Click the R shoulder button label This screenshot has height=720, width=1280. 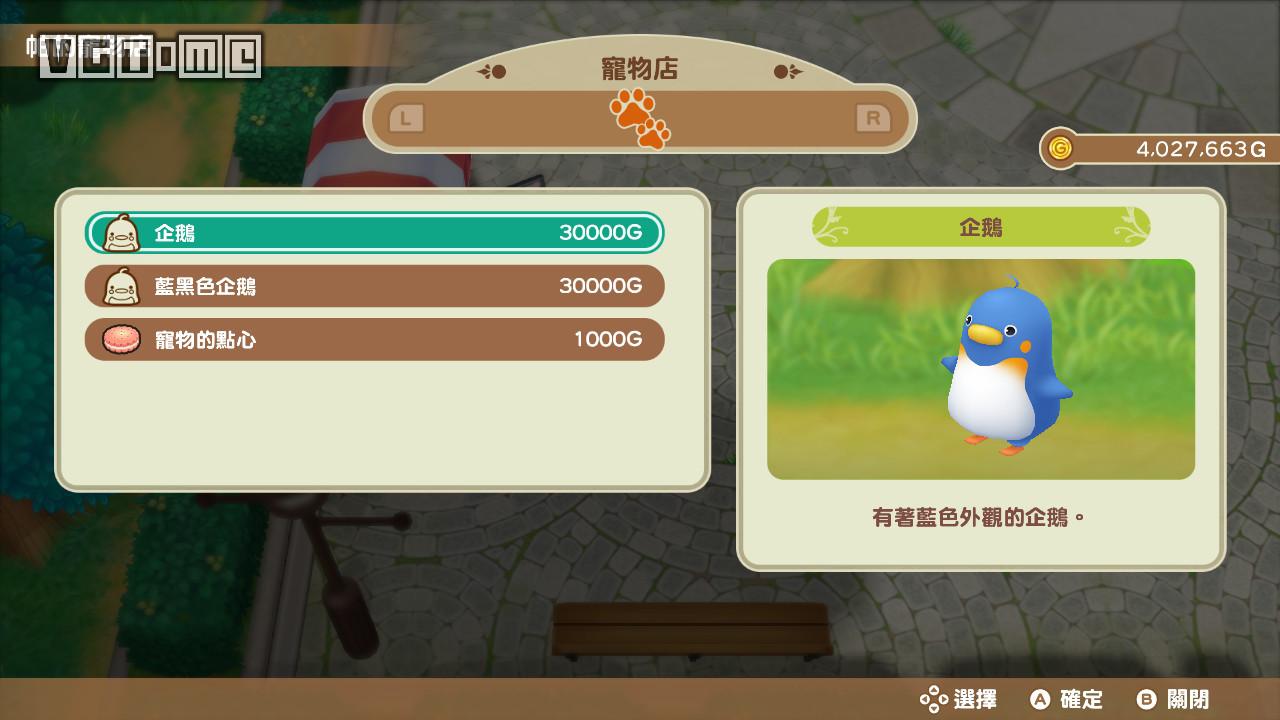pos(874,117)
